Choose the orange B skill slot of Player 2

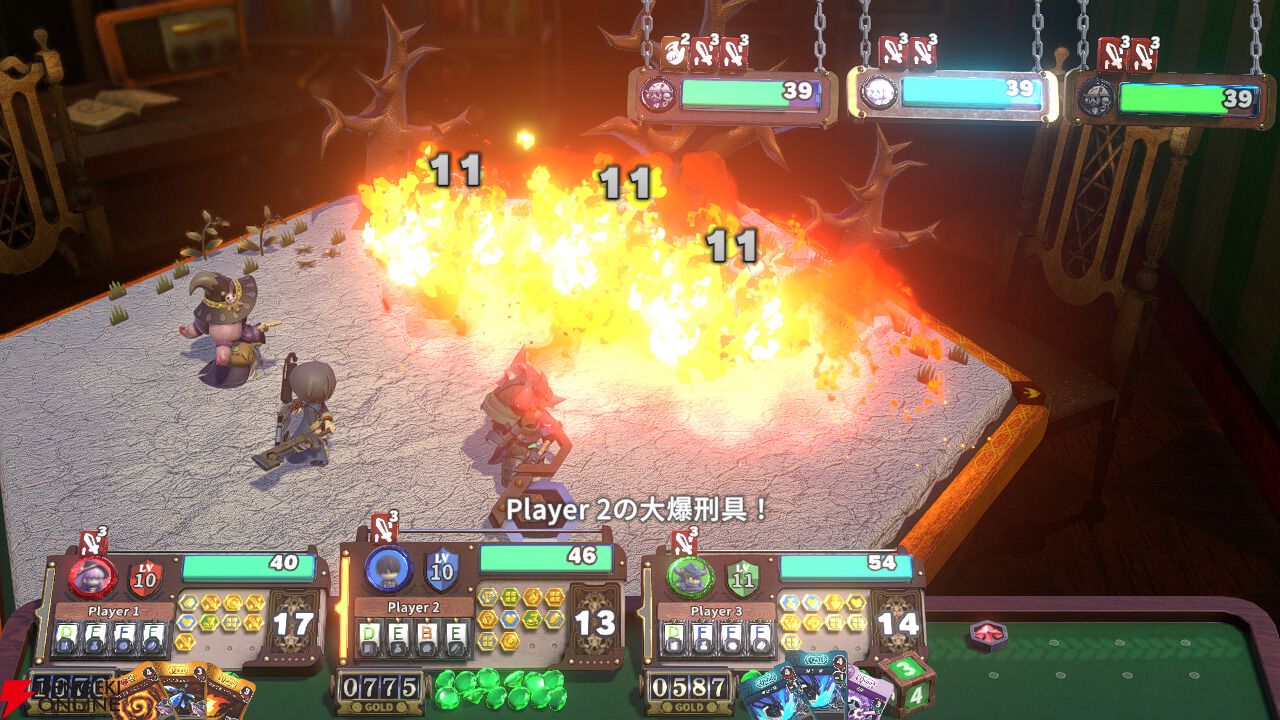click(x=425, y=636)
